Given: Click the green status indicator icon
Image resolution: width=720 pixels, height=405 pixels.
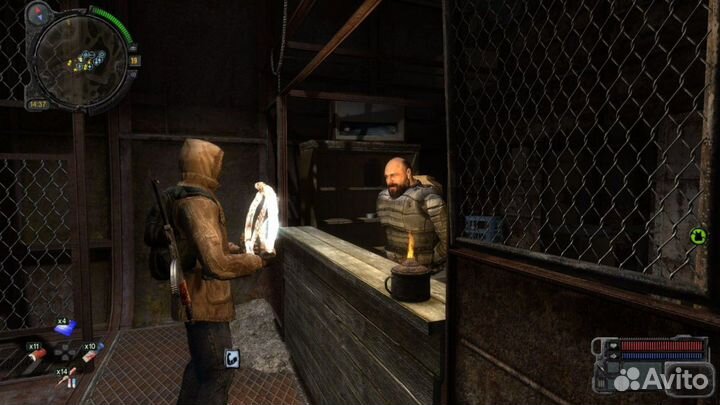Looking at the screenshot, I should (x=698, y=237).
